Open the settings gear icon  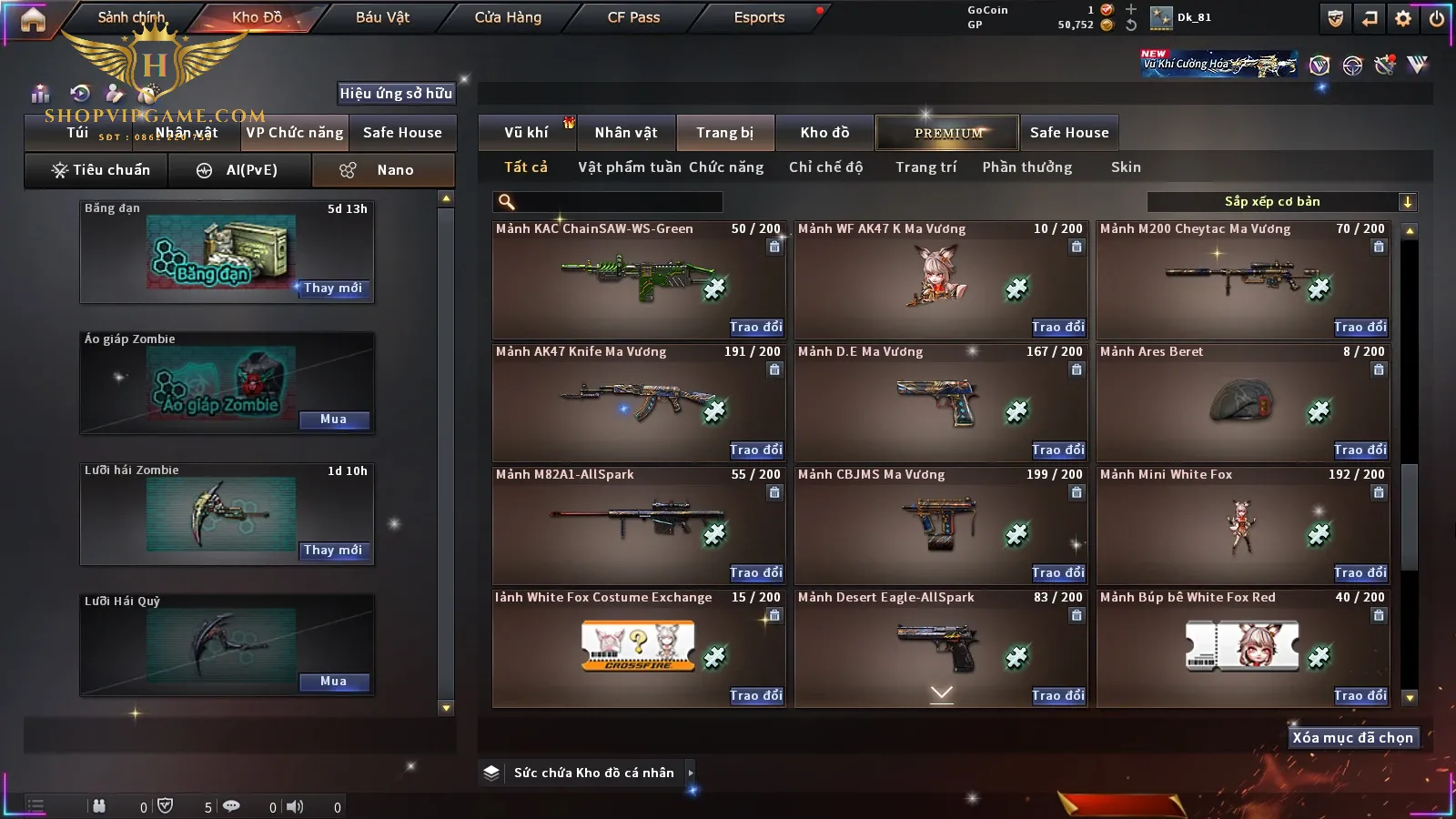pyautogui.click(x=1403, y=18)
